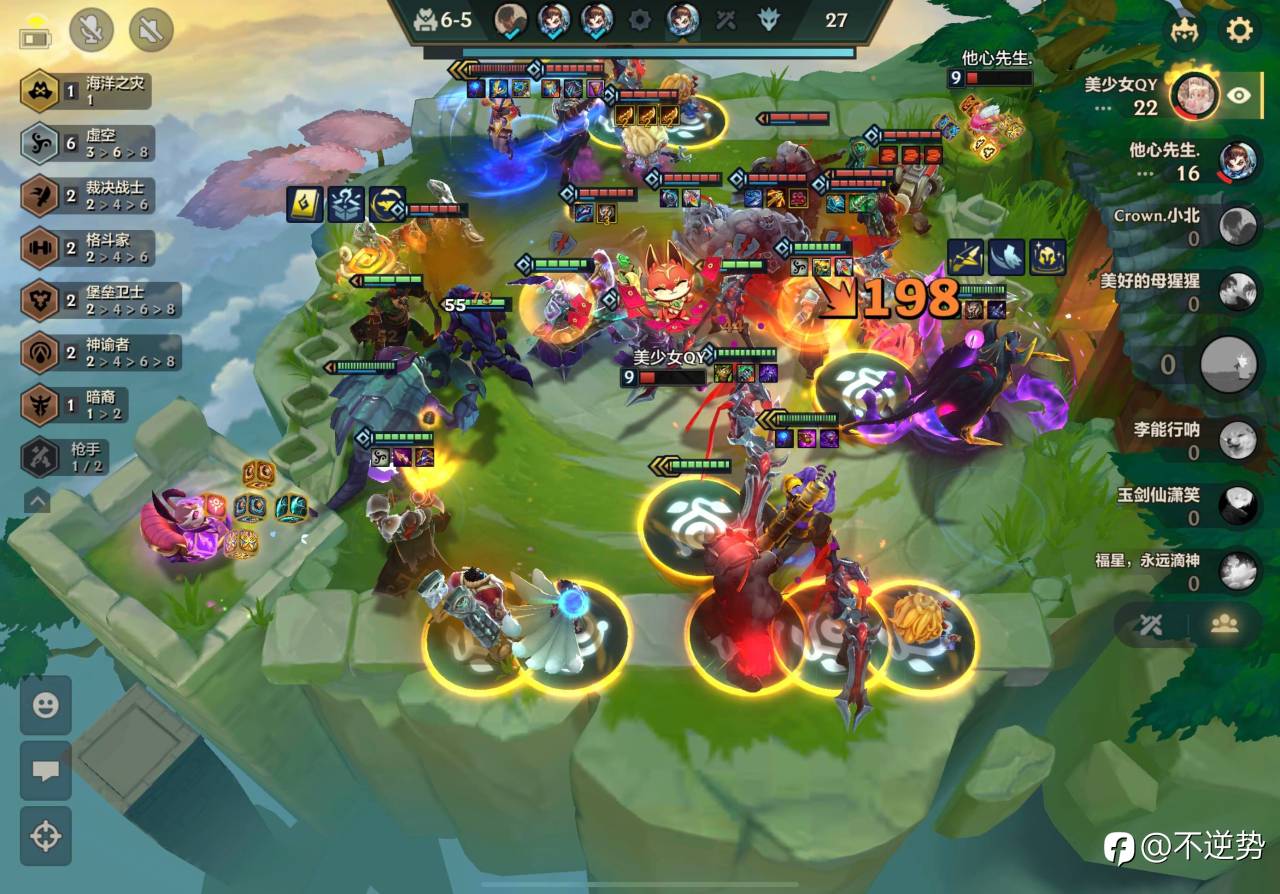This screenshot has height=894, width=1280.
Task: Choose the 堡垒卫士 trait entry
Action: pyautogui.click(x=99, y=300)
